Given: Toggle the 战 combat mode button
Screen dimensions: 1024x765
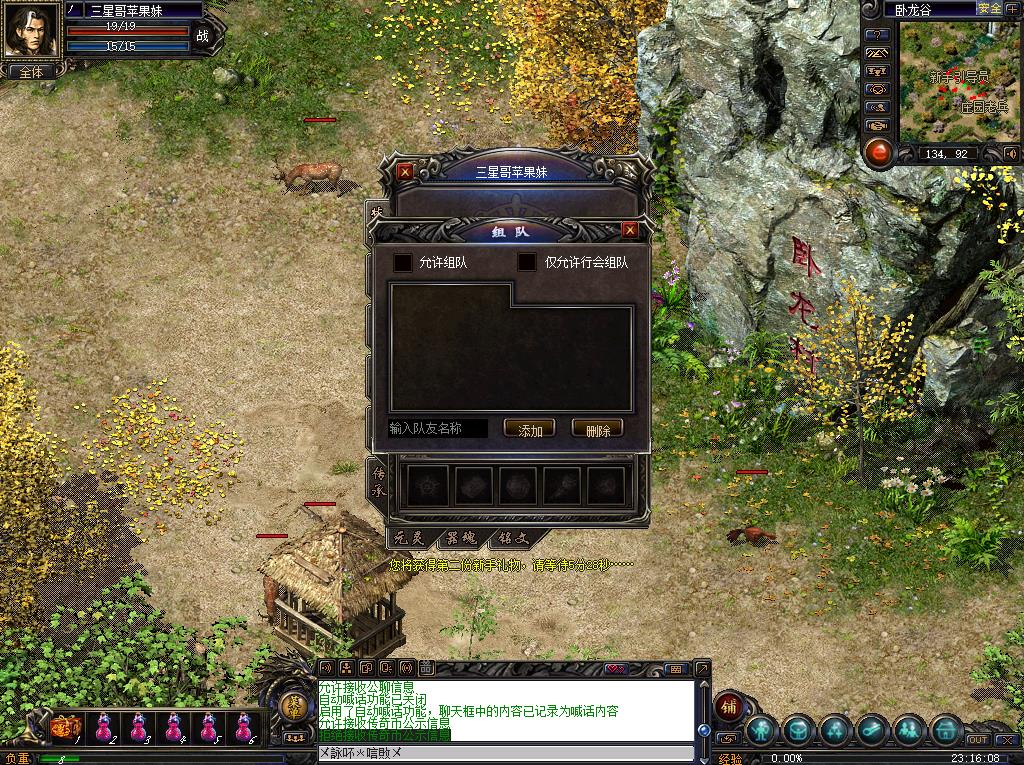Looking at the screenshot, I should [x=203, y=36].
